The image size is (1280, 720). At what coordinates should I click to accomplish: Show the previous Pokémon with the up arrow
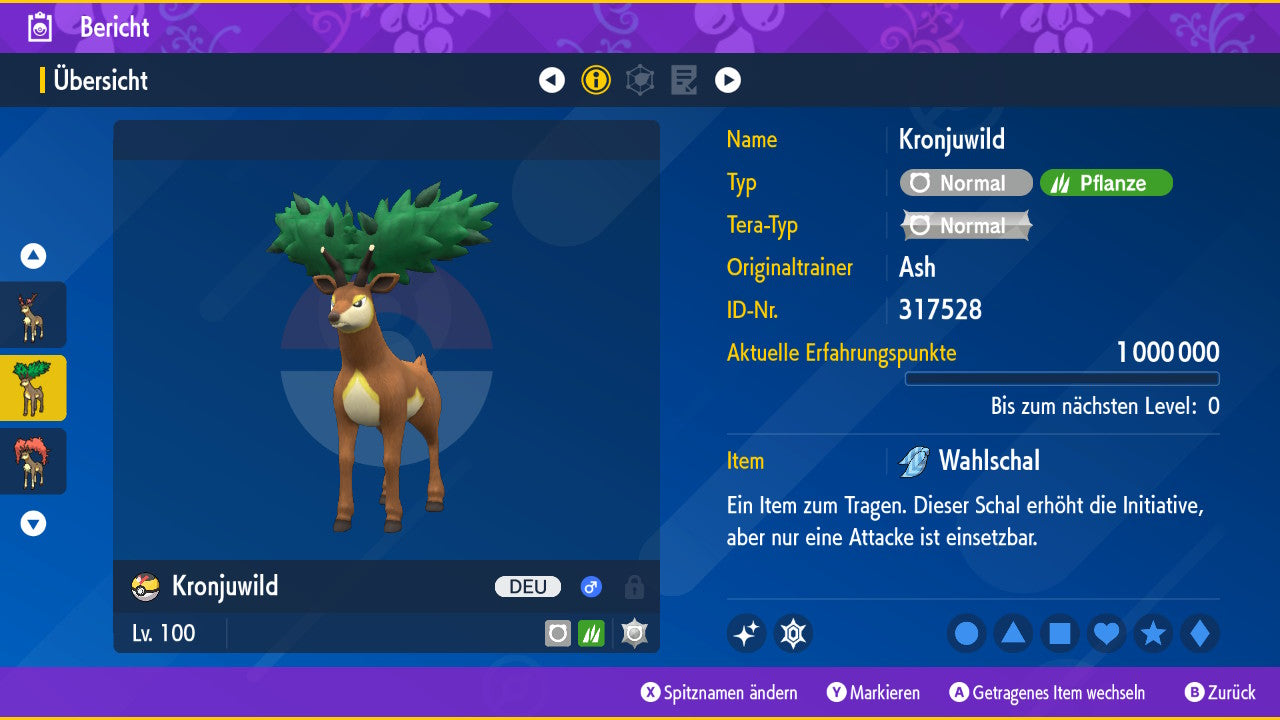(x=33, y=257)
